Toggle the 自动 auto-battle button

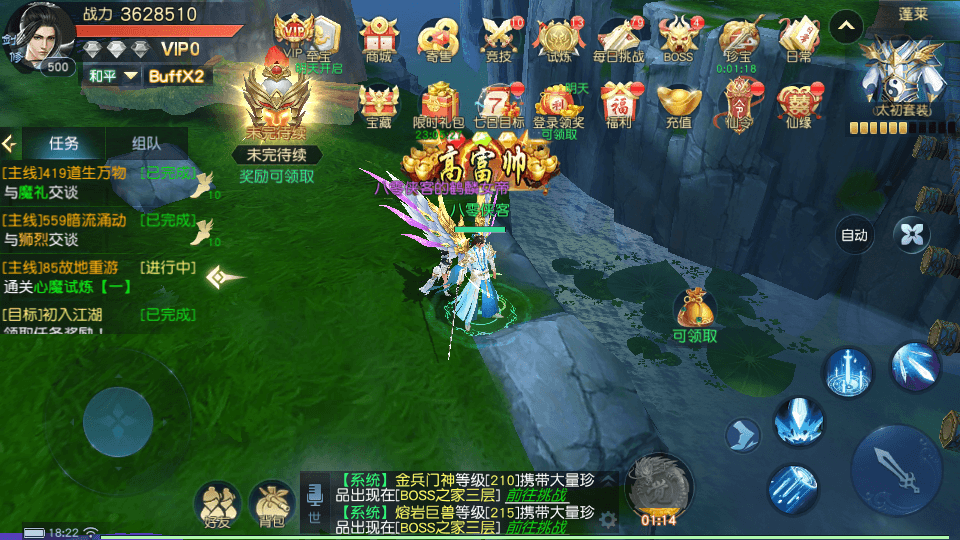pos(854,235)
